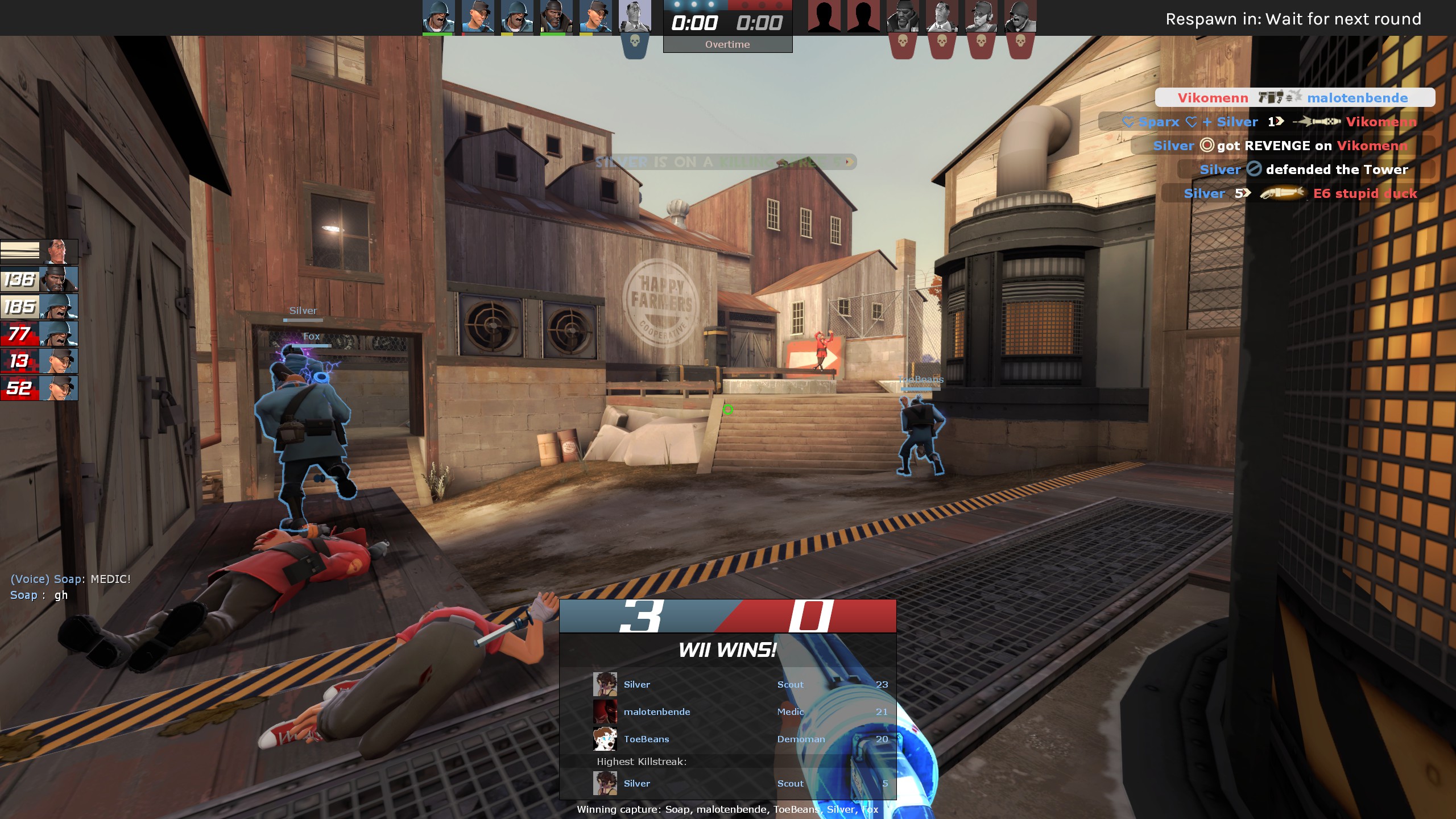Image resolution: width=1456 pixels, height=819 pixels.
Task: Click the 'Silver defended the Tower' killfeed entry
Action: 1304,169
